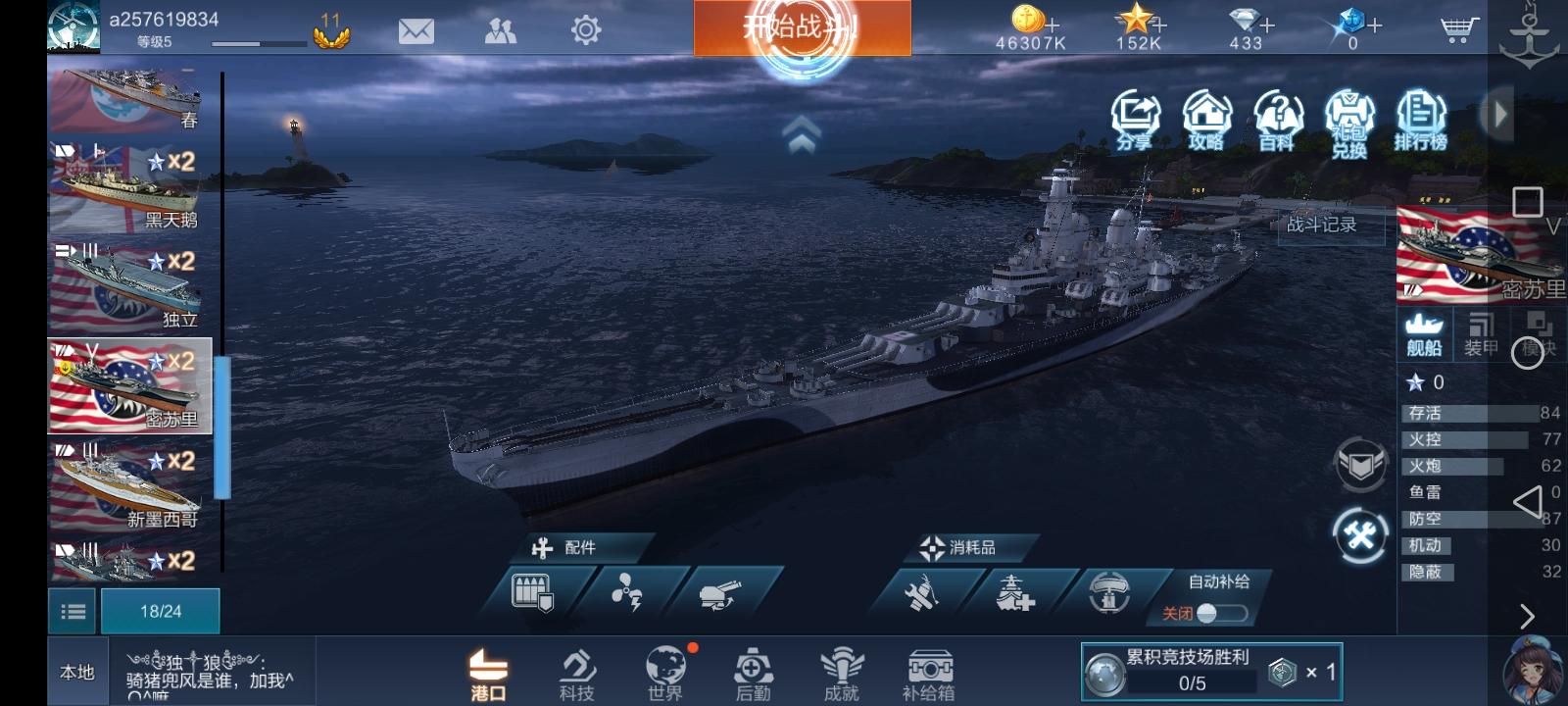
Task: Open the 百科 encyclopedia
Action: (x=1279, y=113)
